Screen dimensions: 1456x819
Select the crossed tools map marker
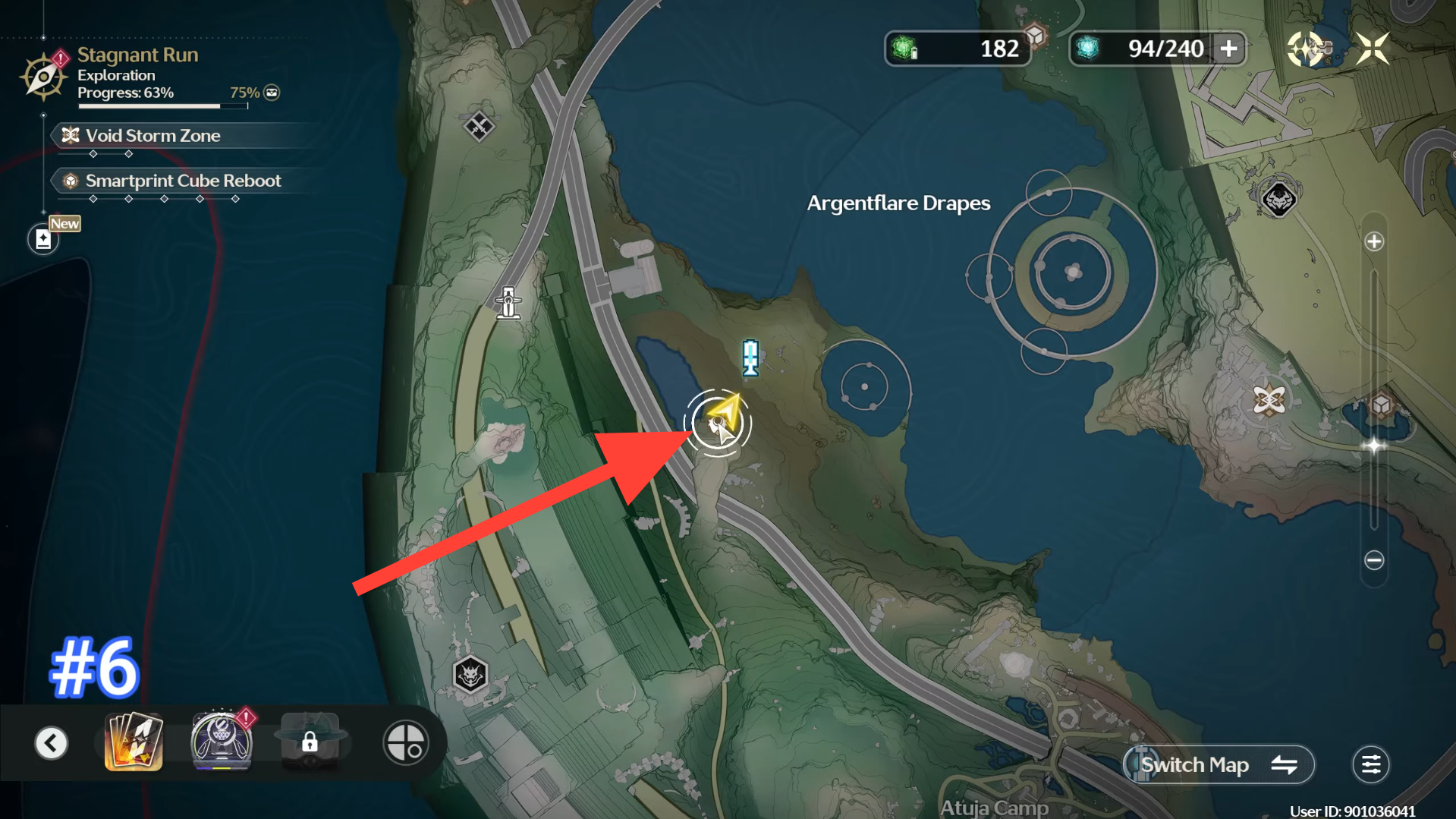[x=479, y=127]
